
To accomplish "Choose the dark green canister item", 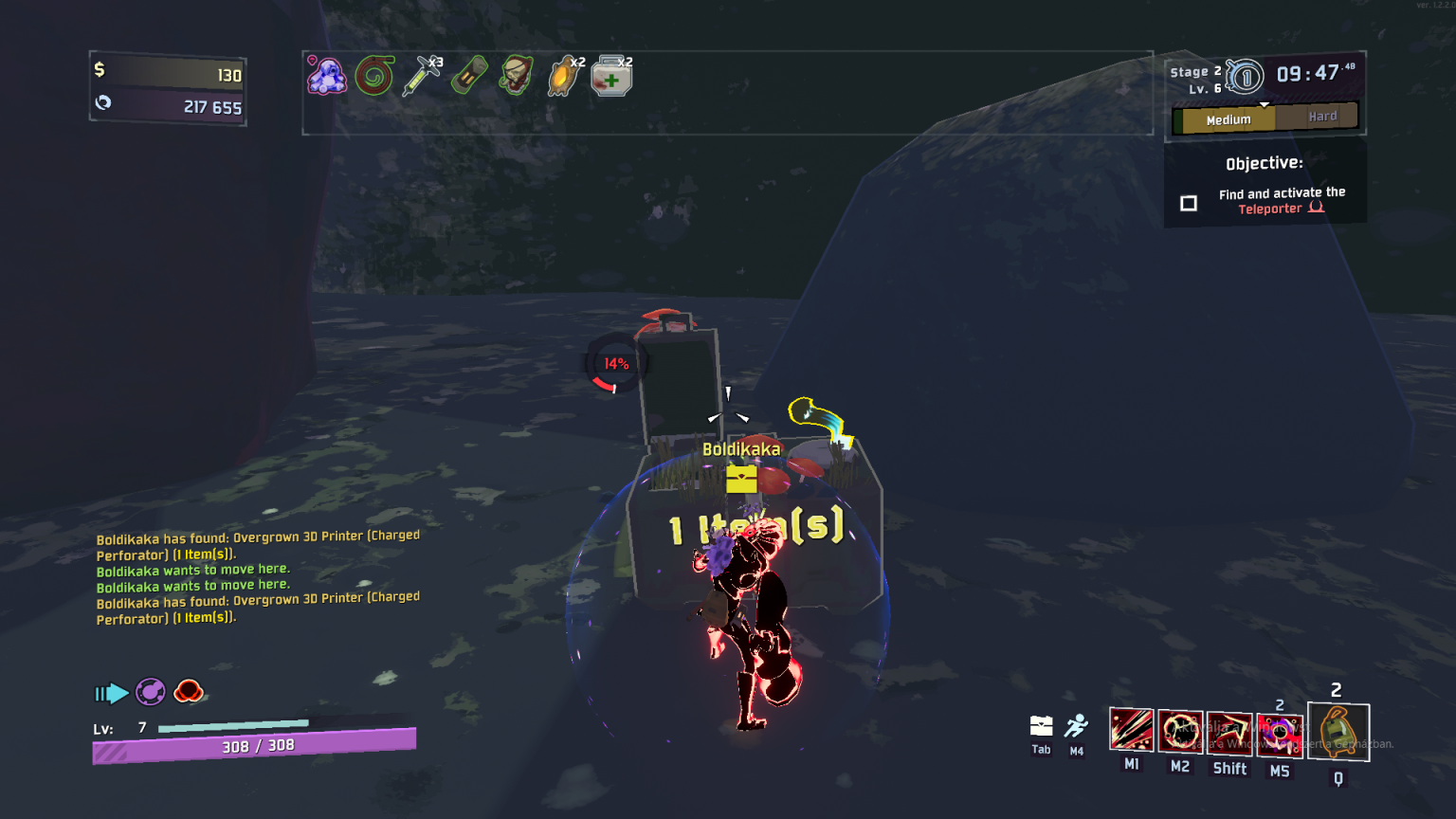I will click(x=469, y=76).
